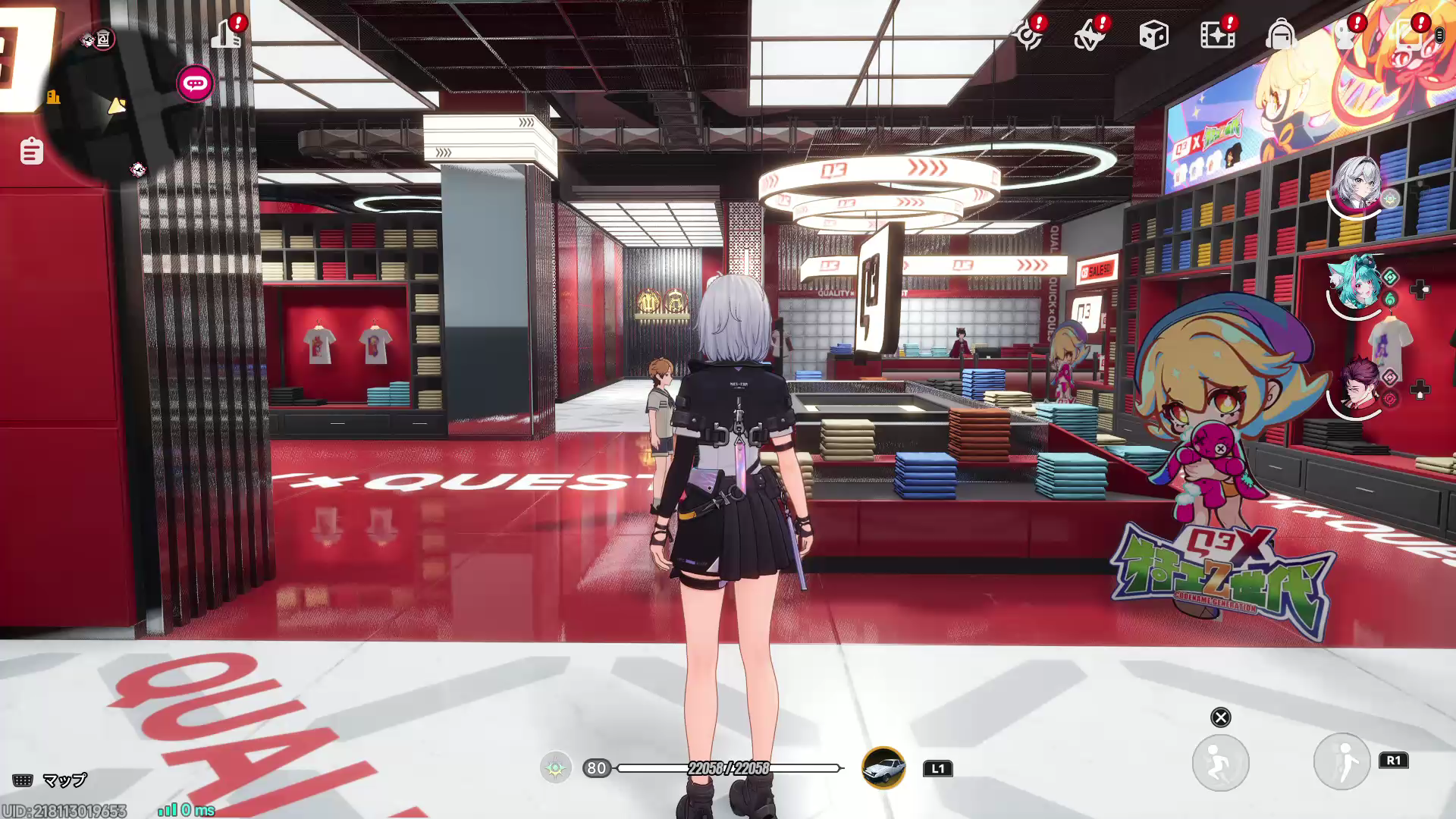Open the clipboard quest log icon

click(31, 151)
